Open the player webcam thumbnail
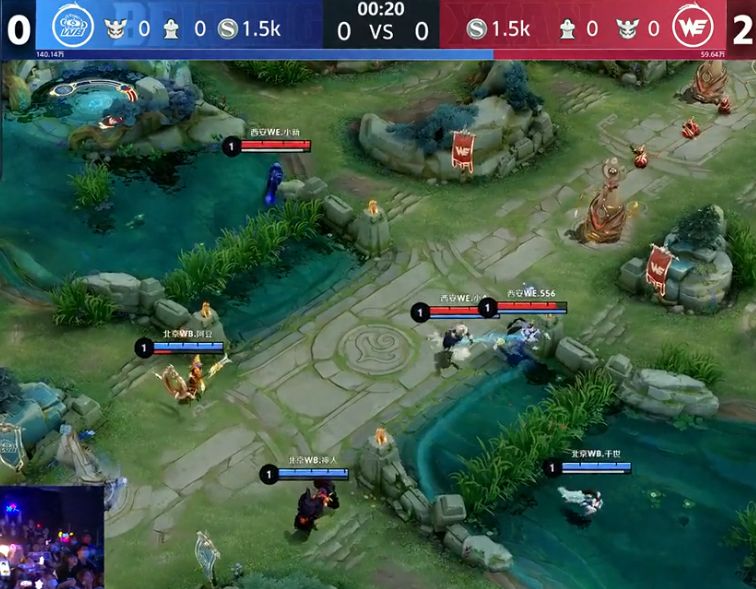The height and width of the screenshot is (589, 756). [51, 537]
